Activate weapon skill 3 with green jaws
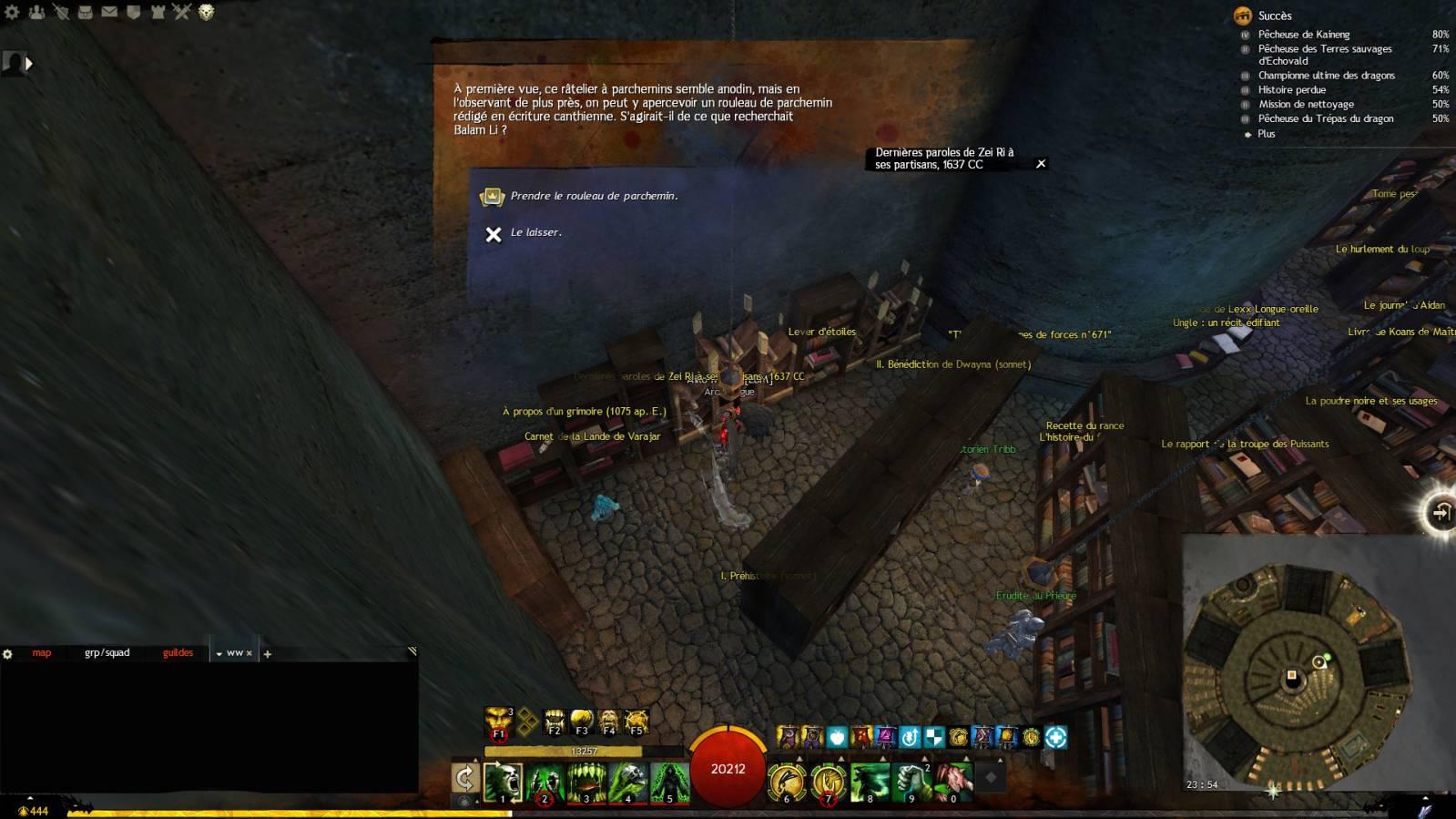 [x=585, y=783]
